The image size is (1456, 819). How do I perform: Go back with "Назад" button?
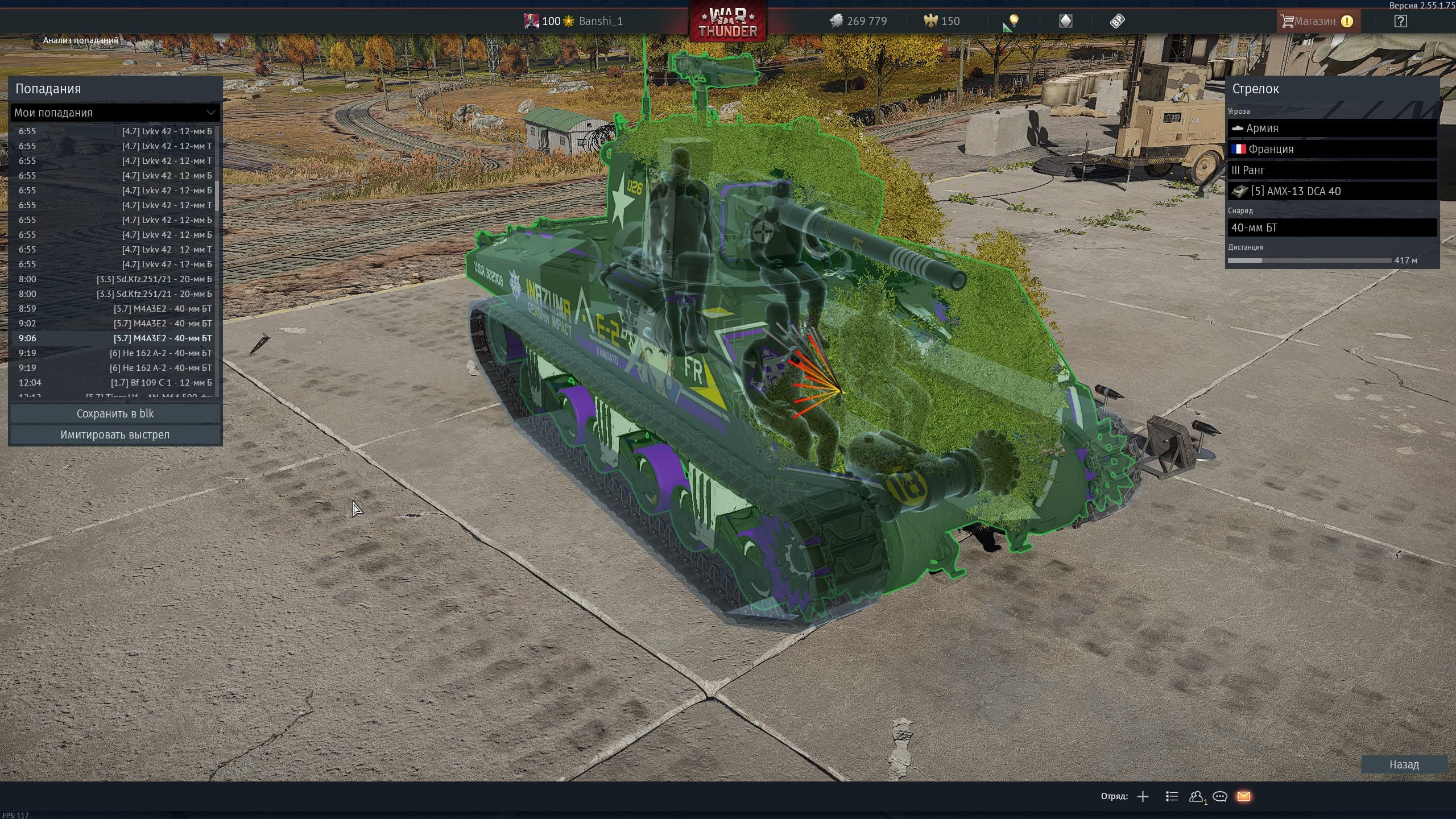click(x=1404, y=764)
